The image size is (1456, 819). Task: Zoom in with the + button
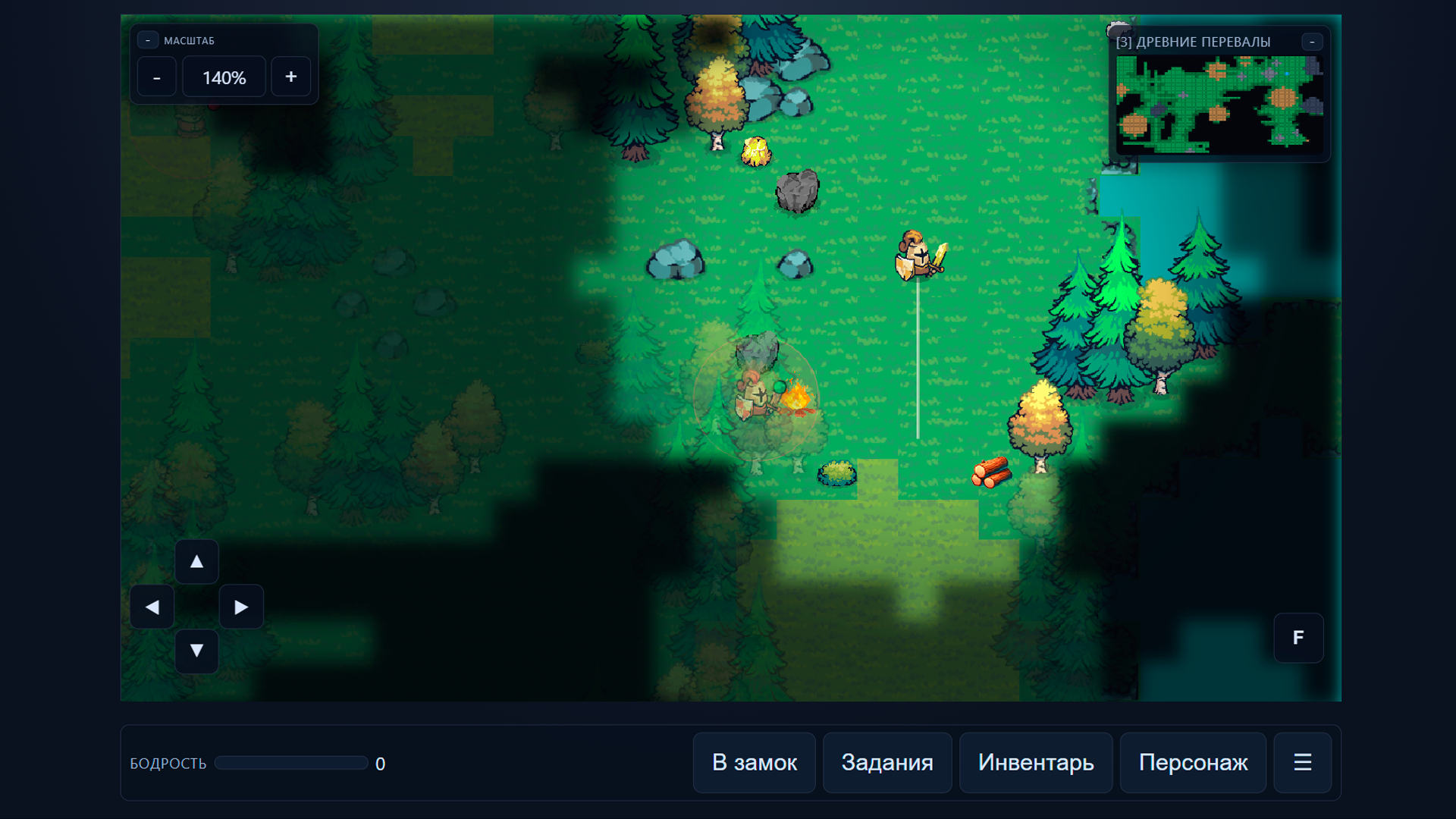pos(290,76)
